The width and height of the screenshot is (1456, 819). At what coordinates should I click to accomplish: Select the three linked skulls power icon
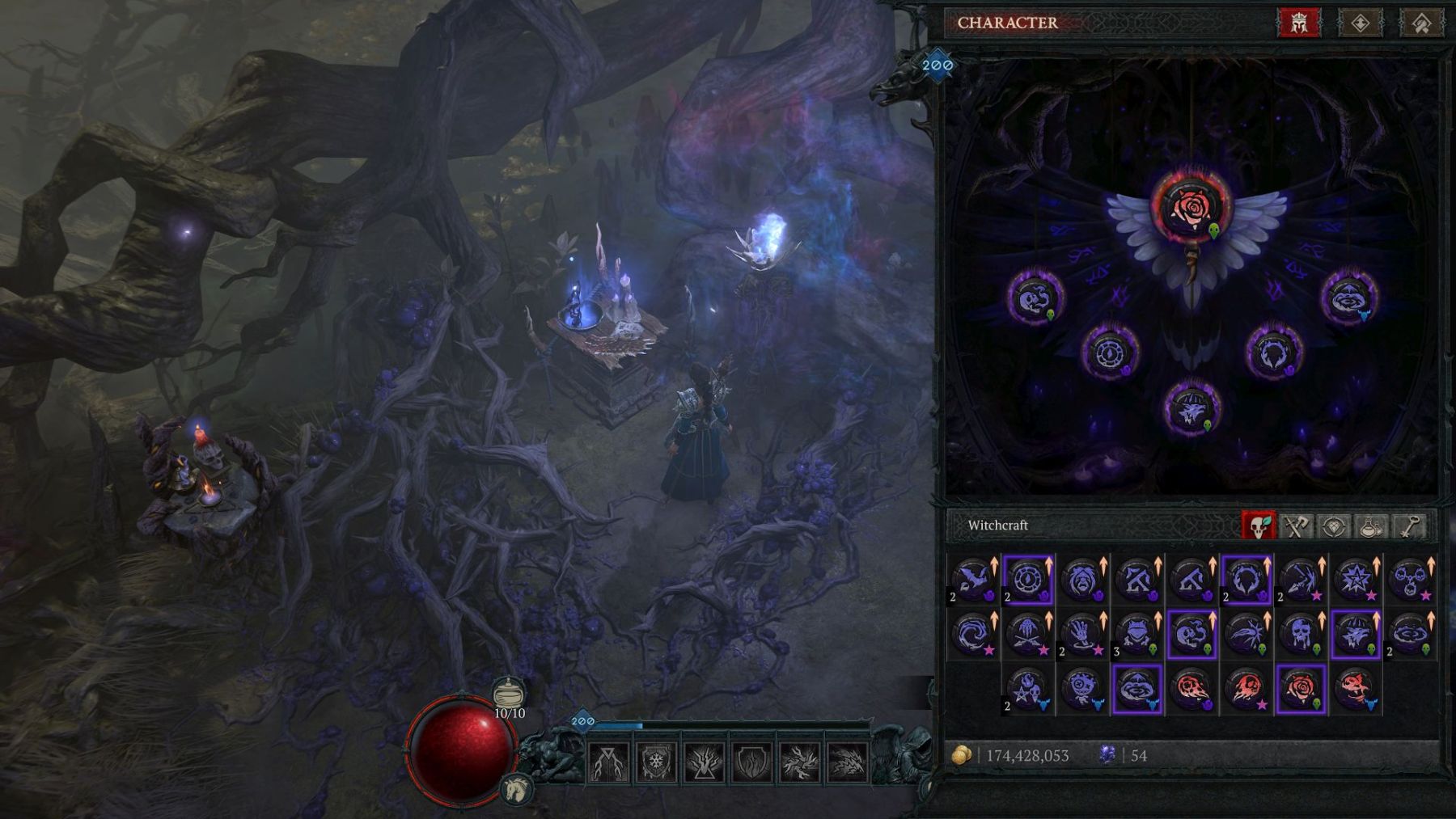(1411, 580)
